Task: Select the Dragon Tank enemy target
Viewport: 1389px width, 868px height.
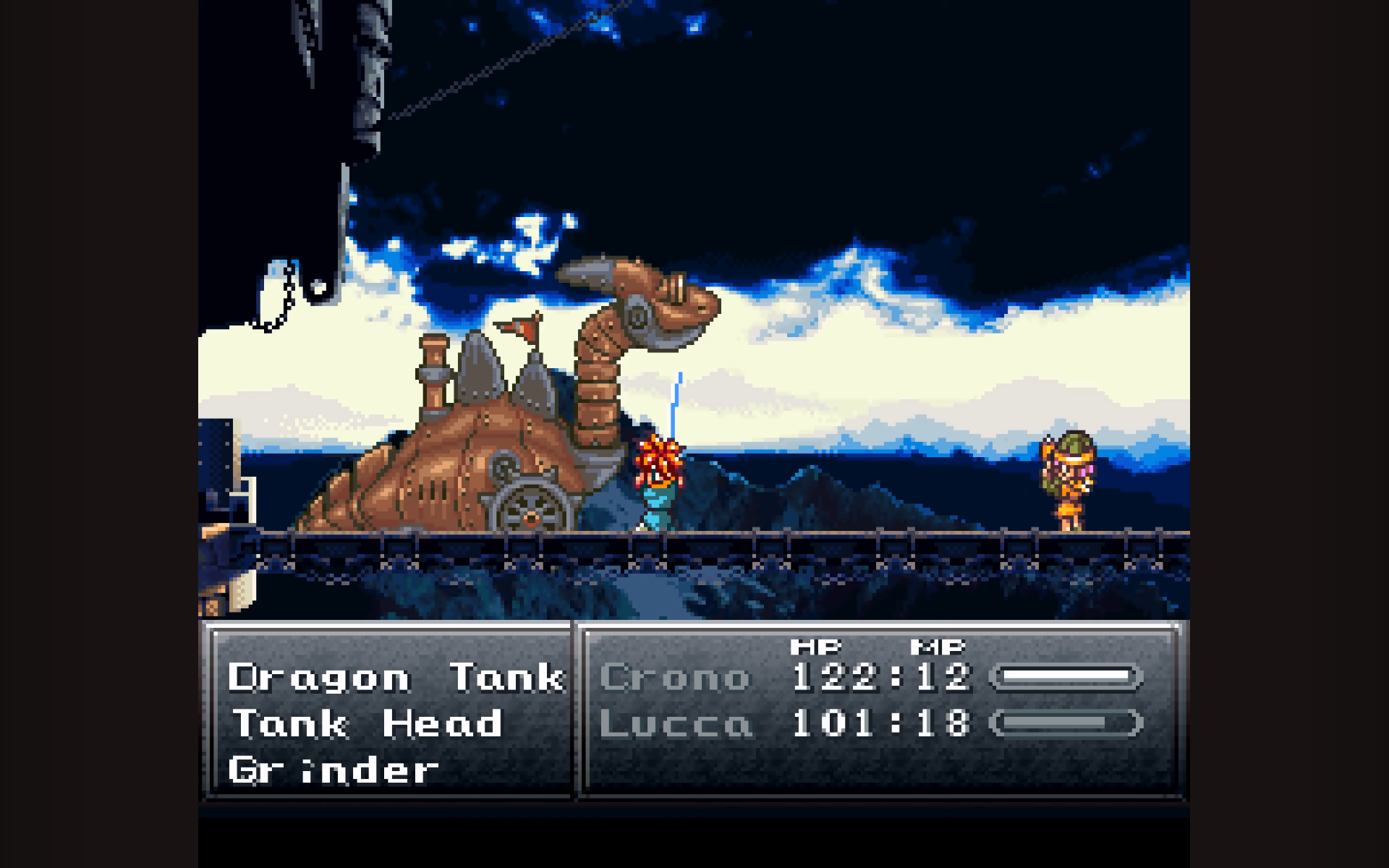Action: (395, 678)
